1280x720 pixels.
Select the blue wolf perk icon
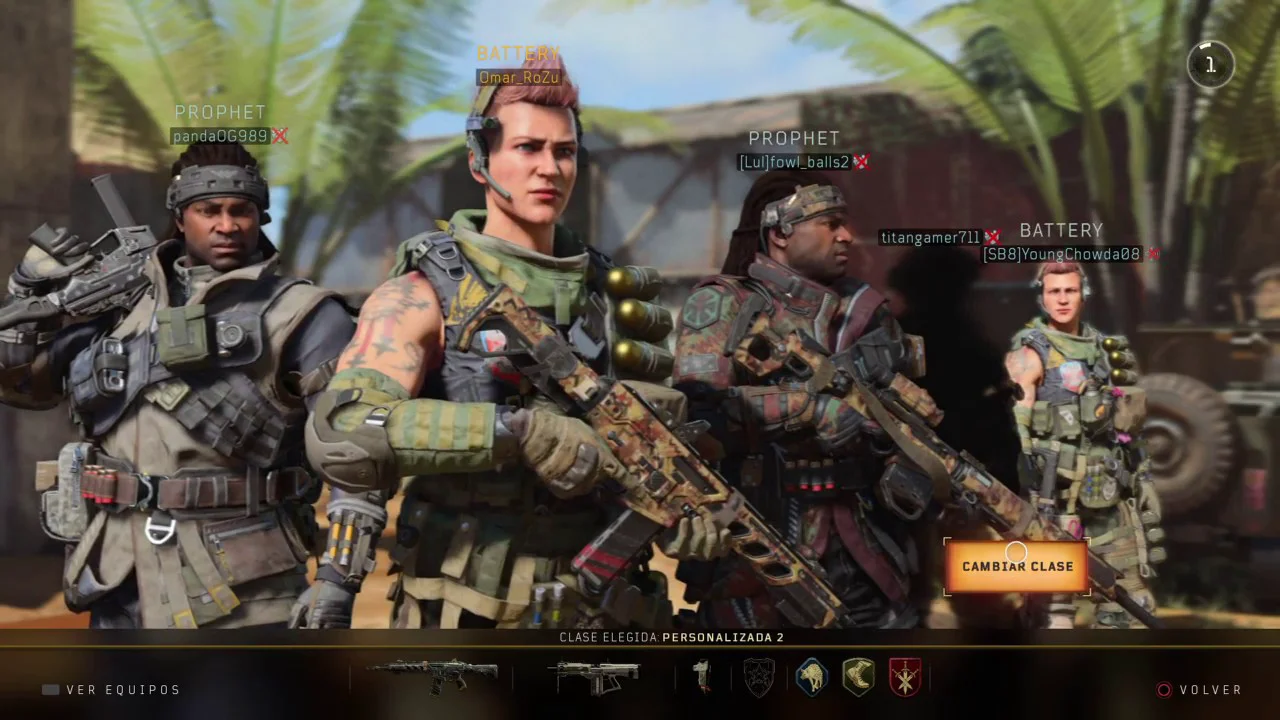tap(811, 677)
